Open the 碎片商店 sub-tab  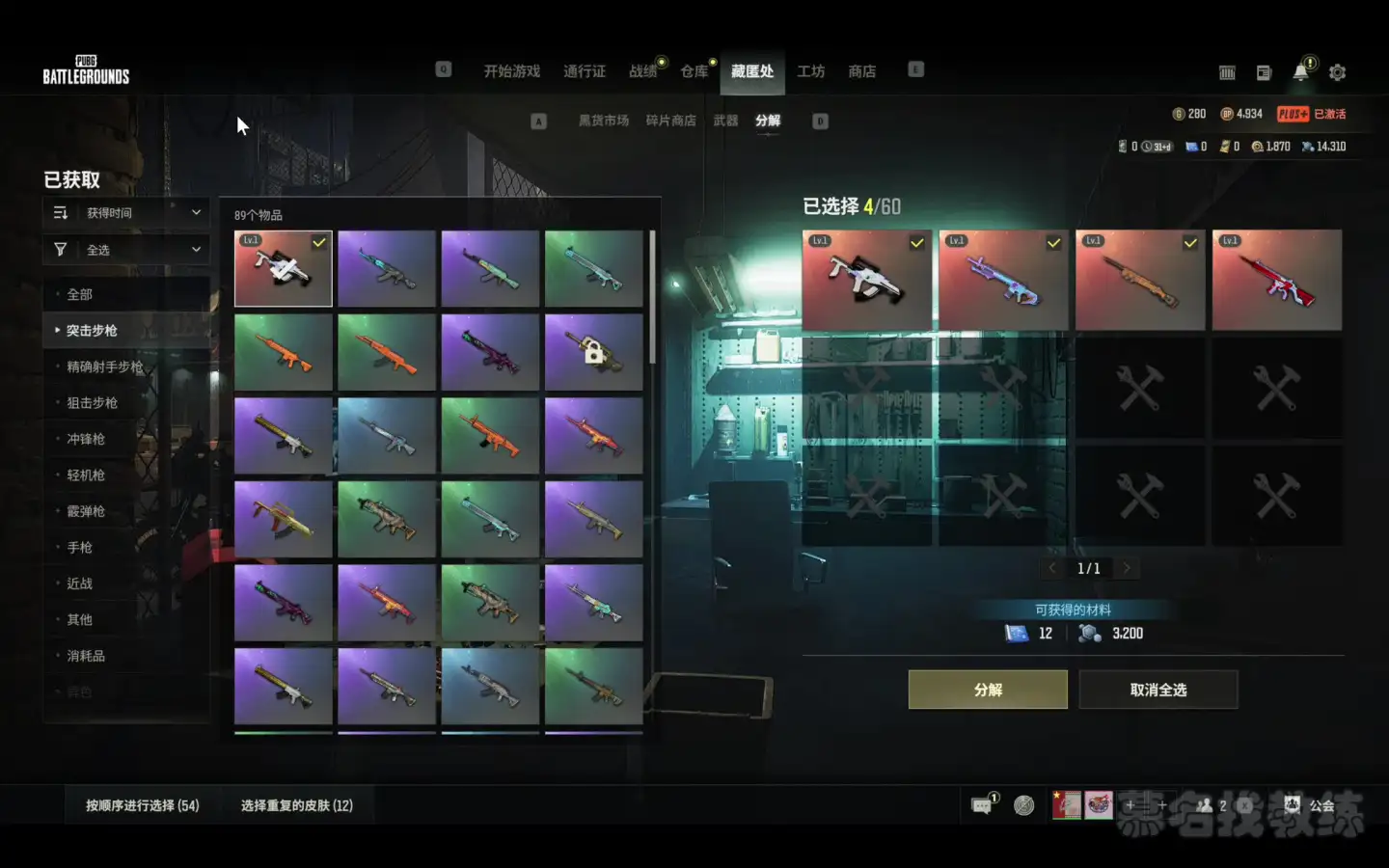click(x=670, y=121)
